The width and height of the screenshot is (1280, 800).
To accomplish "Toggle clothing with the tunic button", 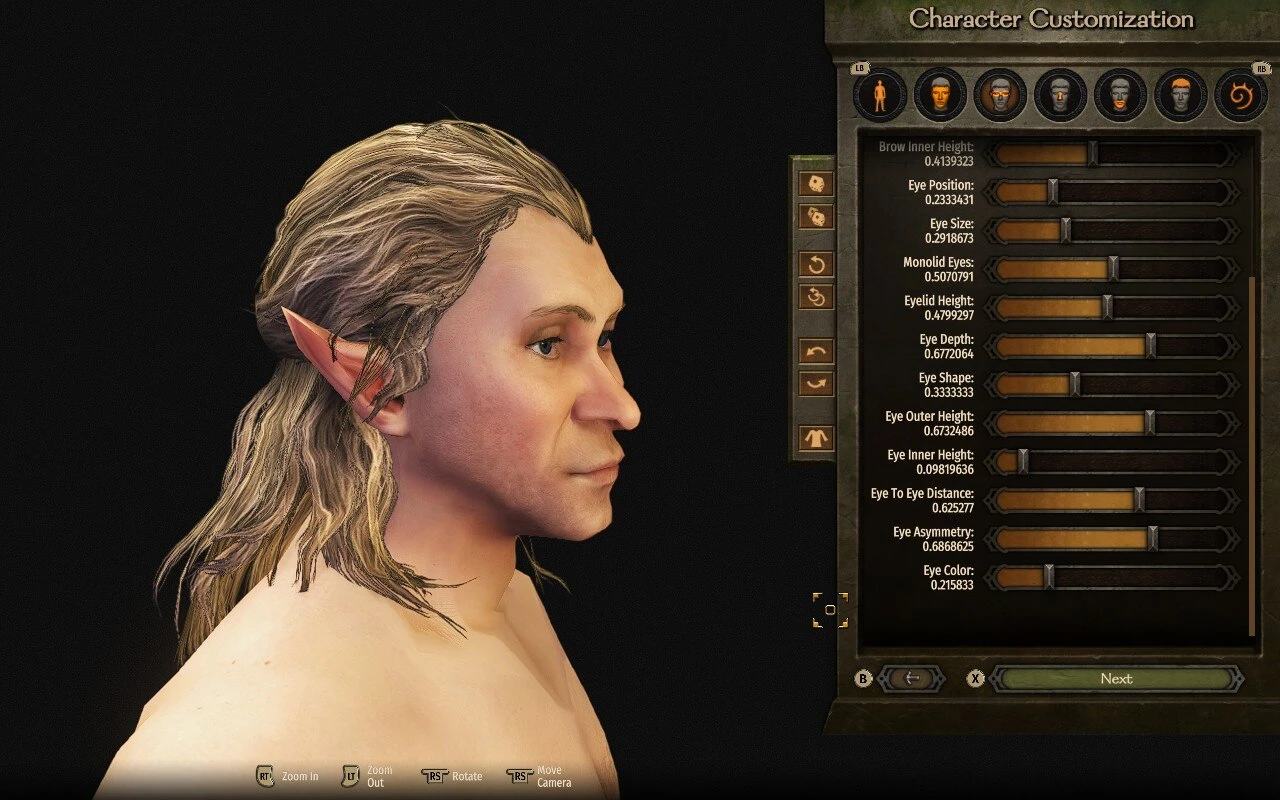I will click(816, 438).
